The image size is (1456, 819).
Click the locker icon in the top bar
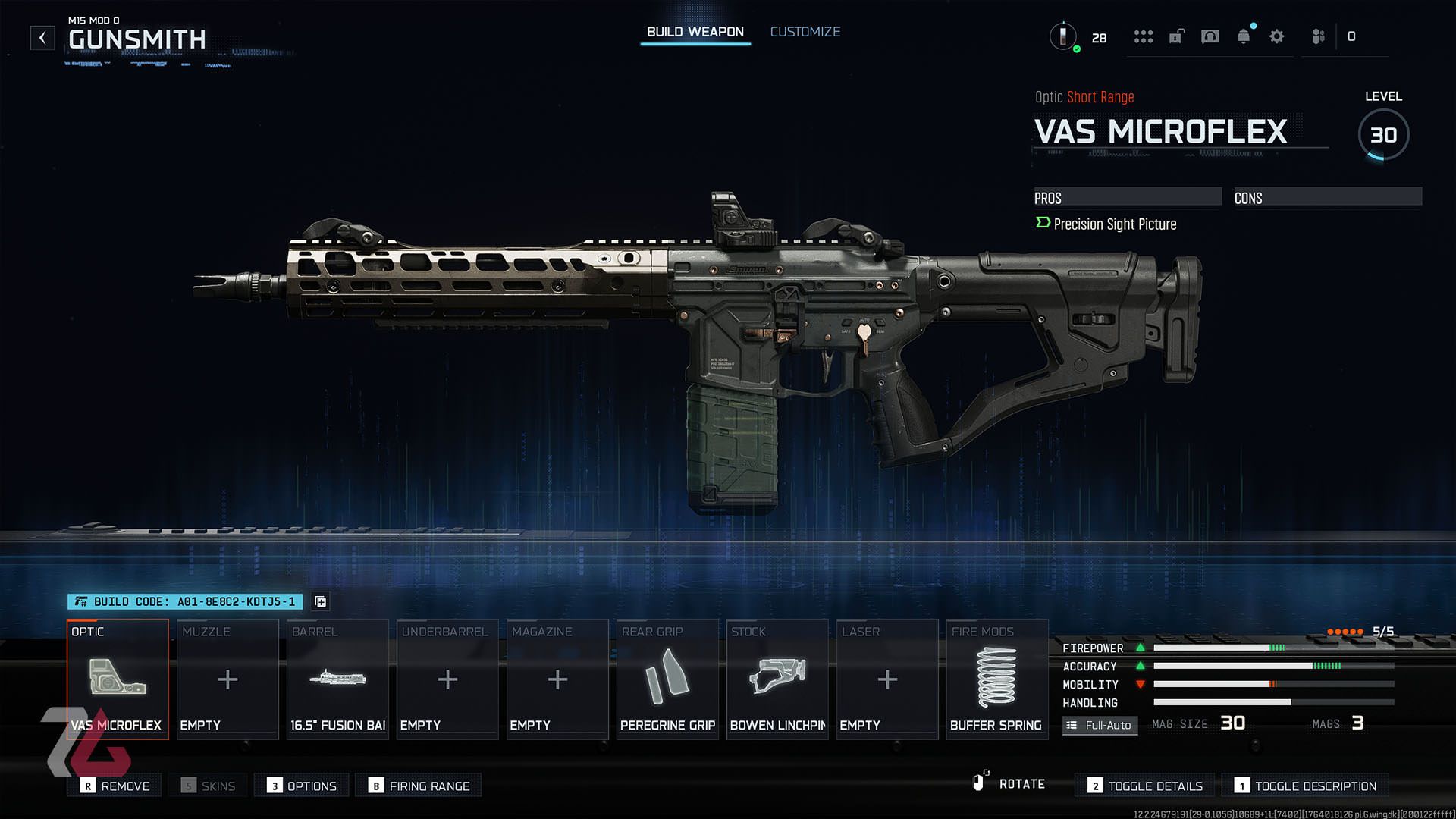[1175, 36]
